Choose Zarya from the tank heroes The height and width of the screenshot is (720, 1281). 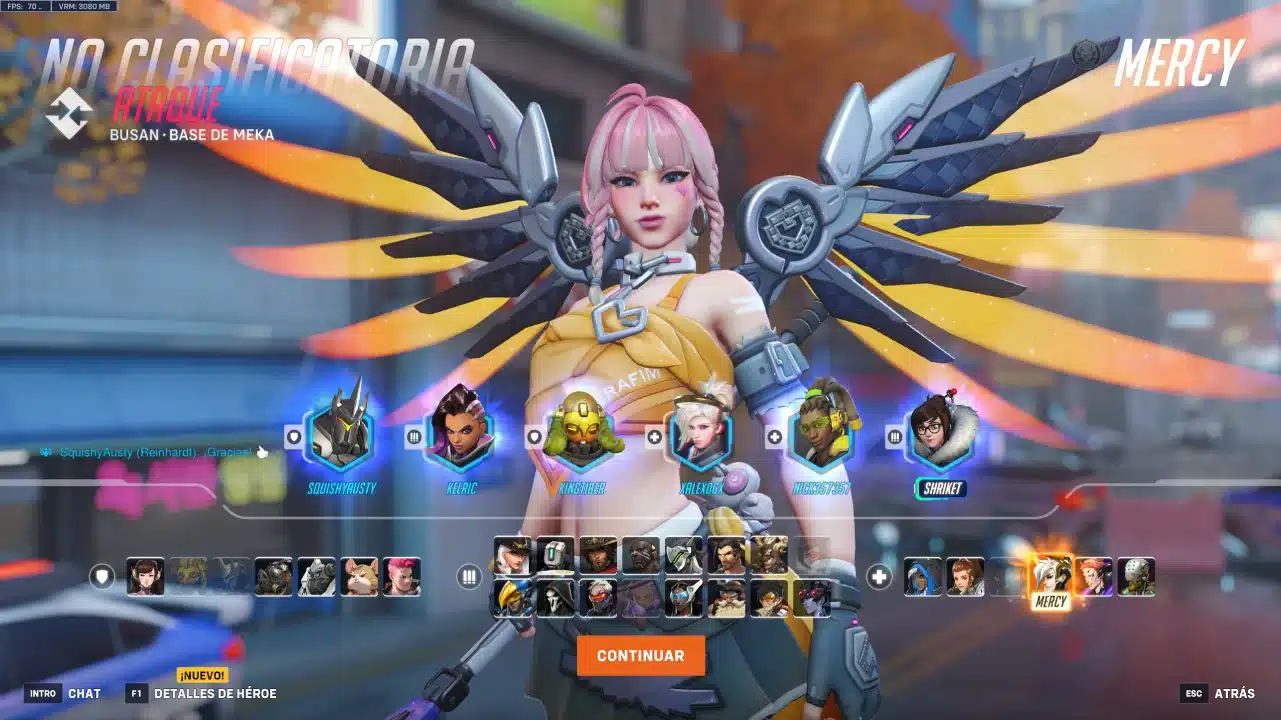click(x=402, y=577)
